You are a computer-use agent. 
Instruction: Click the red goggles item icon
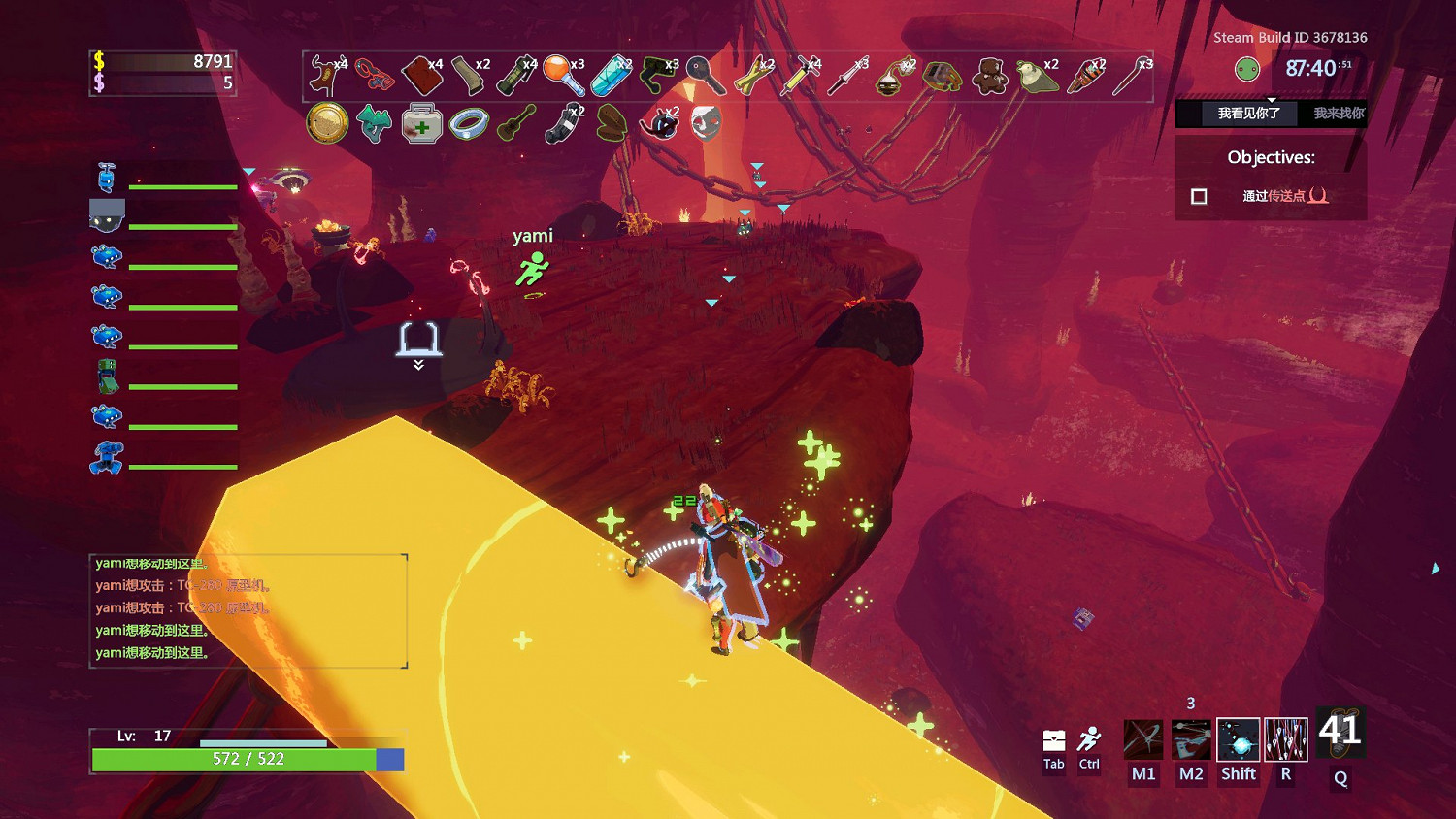[x=374, y=75]
